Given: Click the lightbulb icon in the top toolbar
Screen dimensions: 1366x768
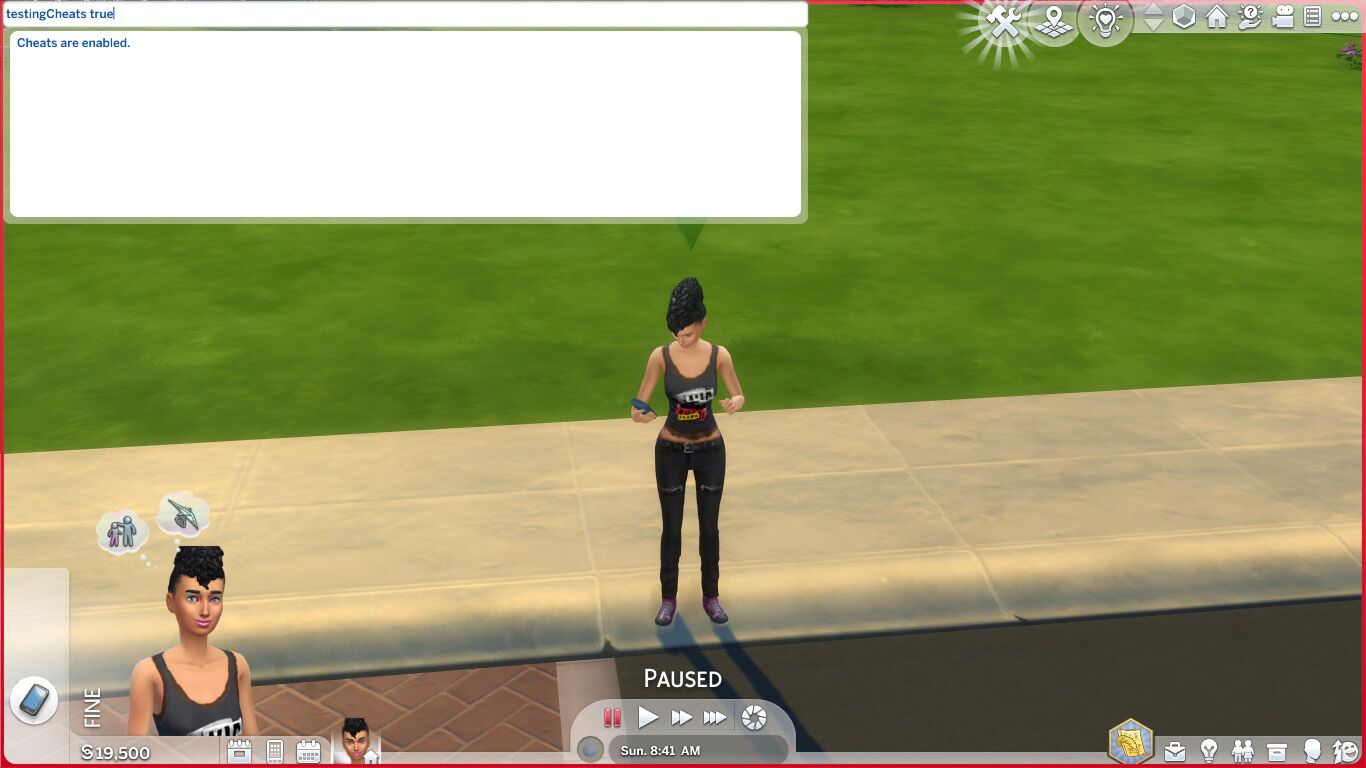Looking at the screenshot, I should coord(1105,18).
